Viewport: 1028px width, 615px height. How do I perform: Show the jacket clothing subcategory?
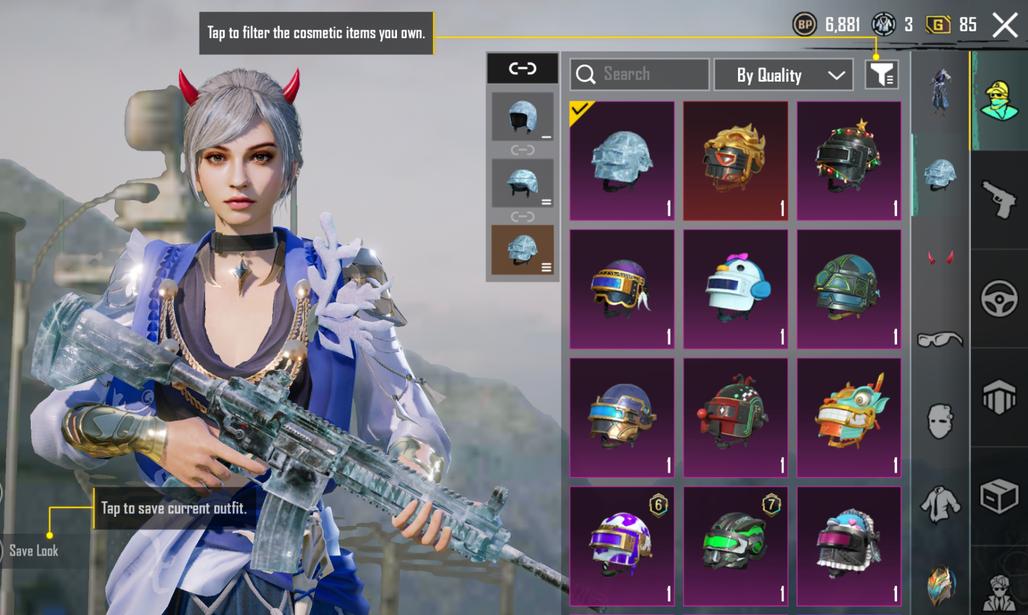pyautogui.click(x=940, y=504)
